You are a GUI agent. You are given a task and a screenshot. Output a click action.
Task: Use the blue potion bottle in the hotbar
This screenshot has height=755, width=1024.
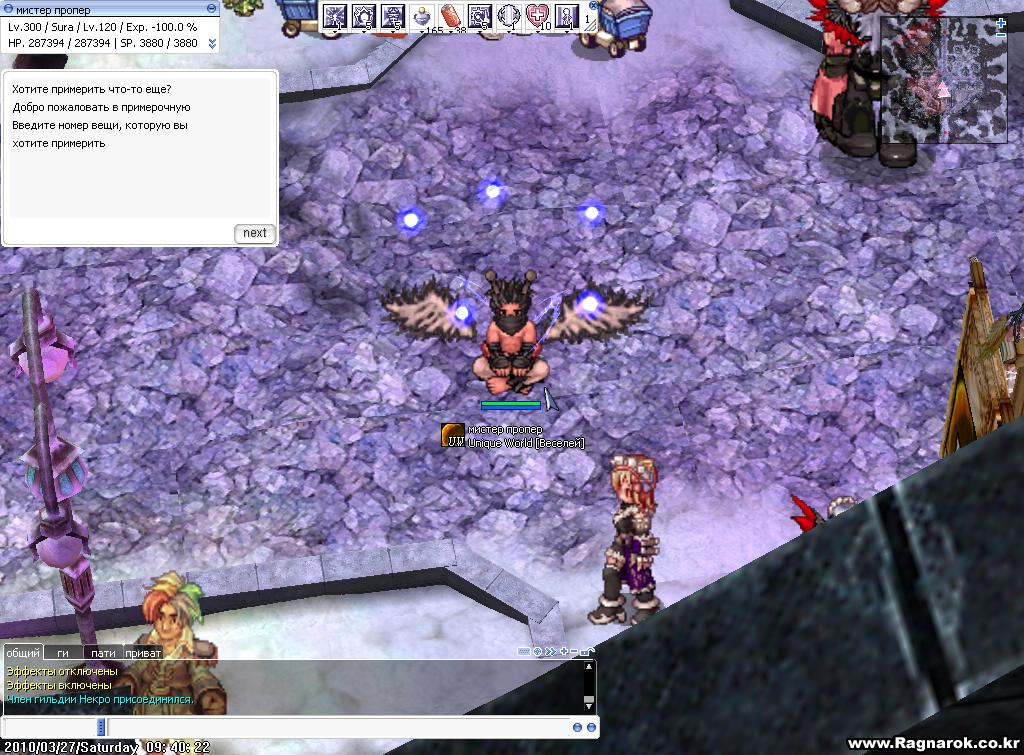click(422, 16)
